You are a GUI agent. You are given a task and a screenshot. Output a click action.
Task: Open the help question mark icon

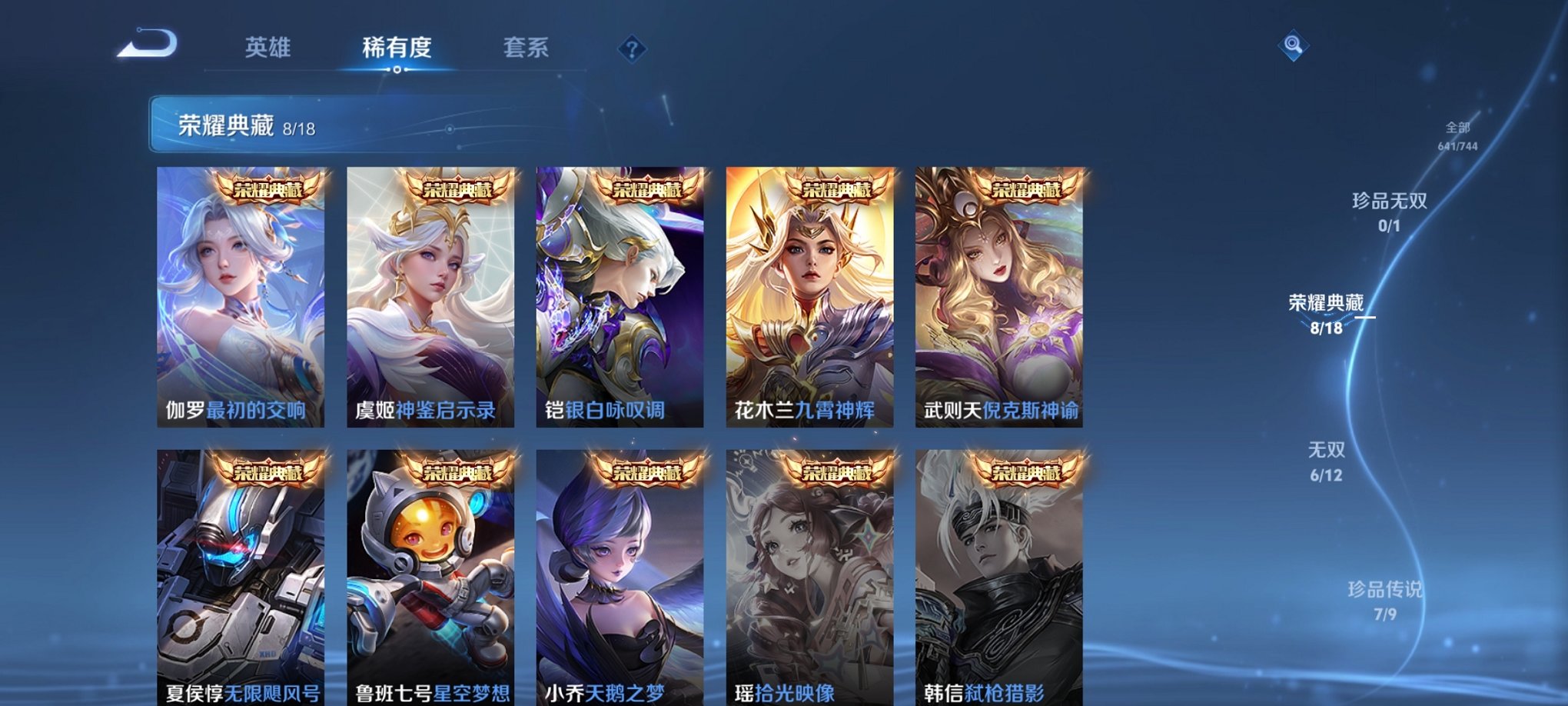632,51
